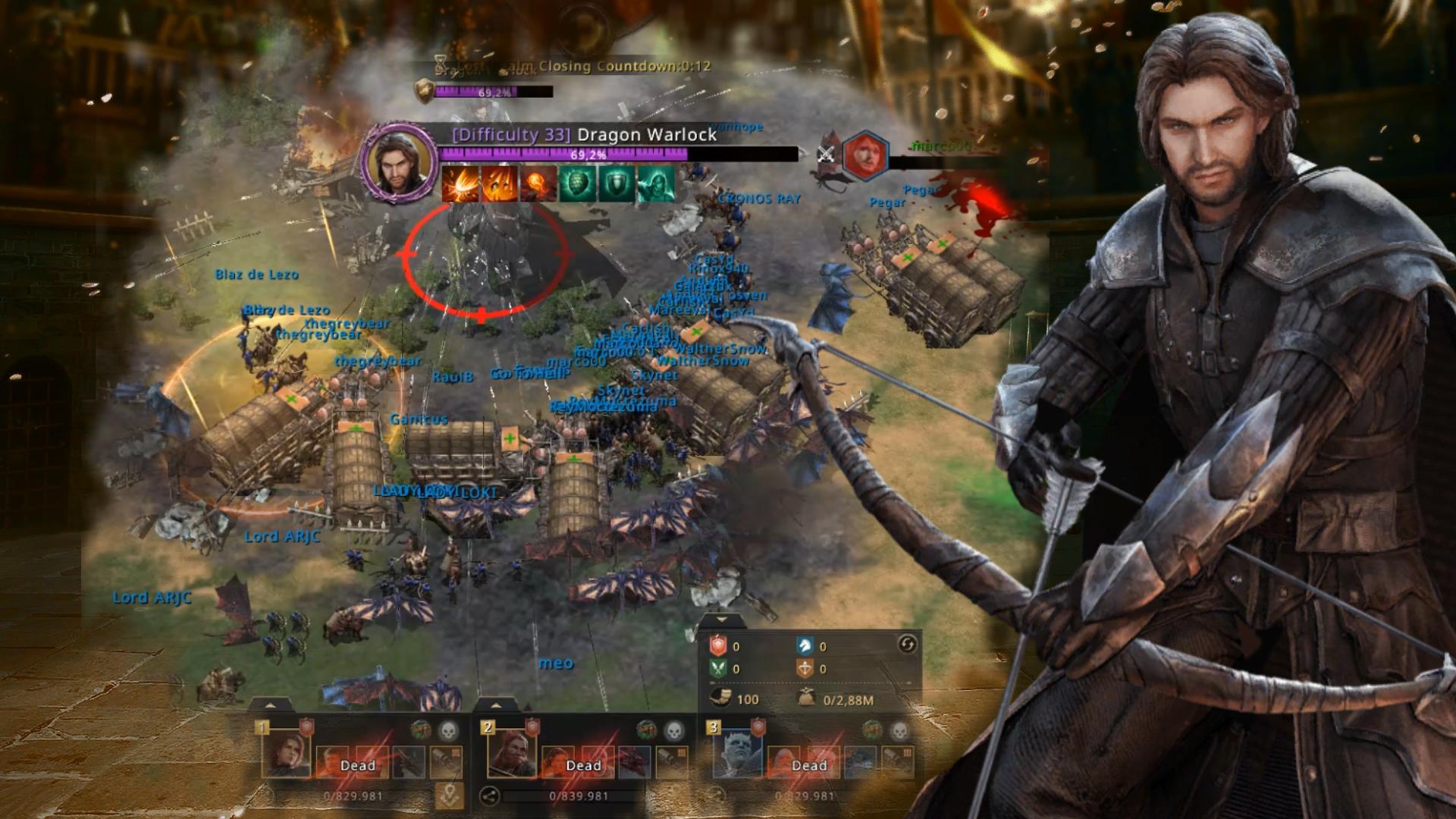Click the skull icon on army 1
The image size is (1456, 819).
click(448, 731)
